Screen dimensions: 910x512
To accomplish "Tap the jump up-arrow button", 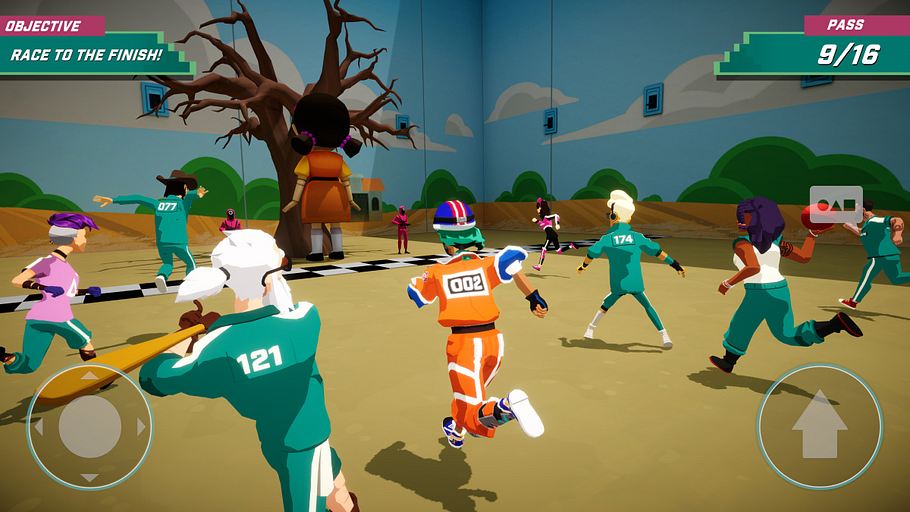I will pos(819,427).
